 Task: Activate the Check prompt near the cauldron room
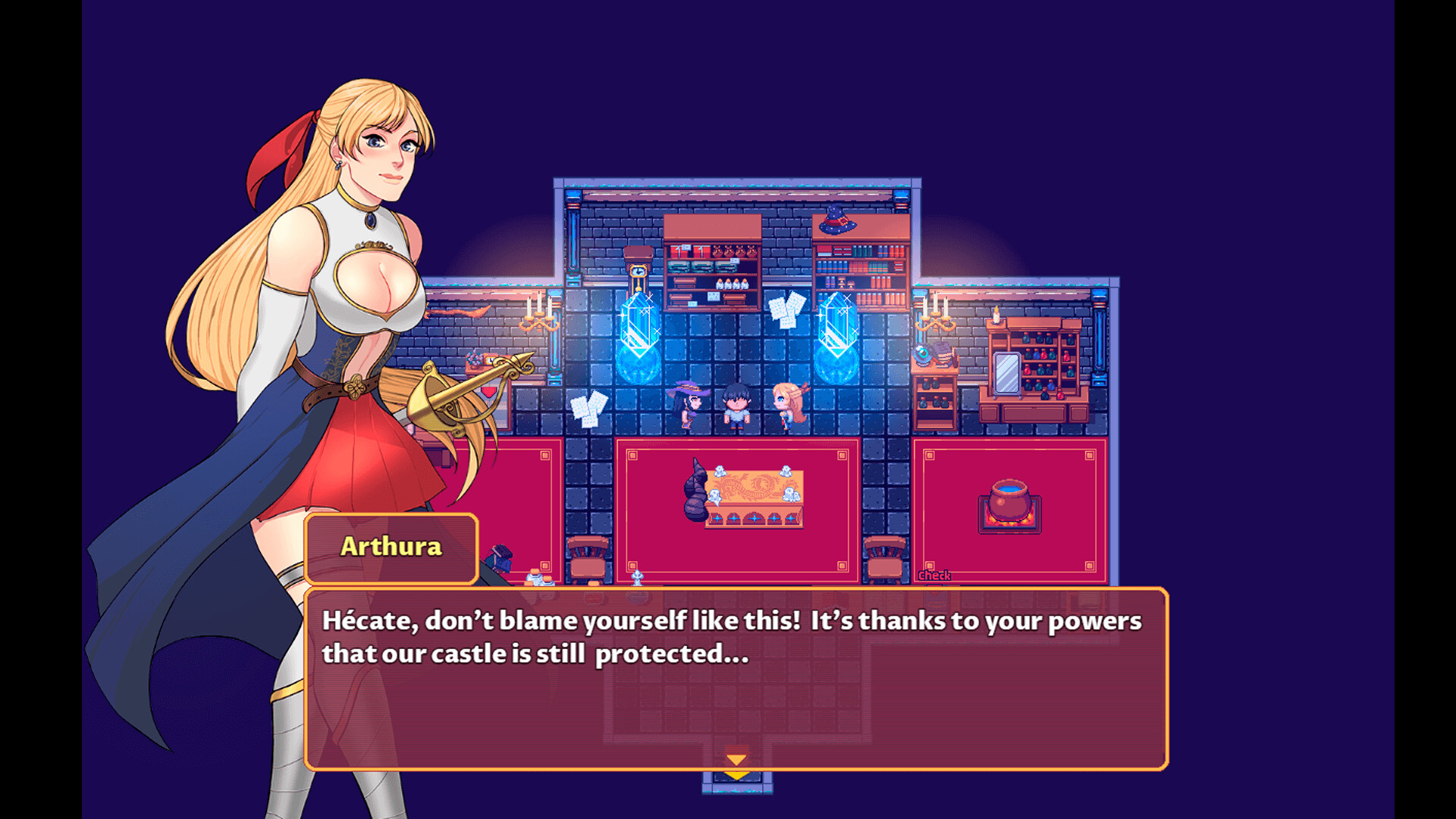[x=934, y=576]
